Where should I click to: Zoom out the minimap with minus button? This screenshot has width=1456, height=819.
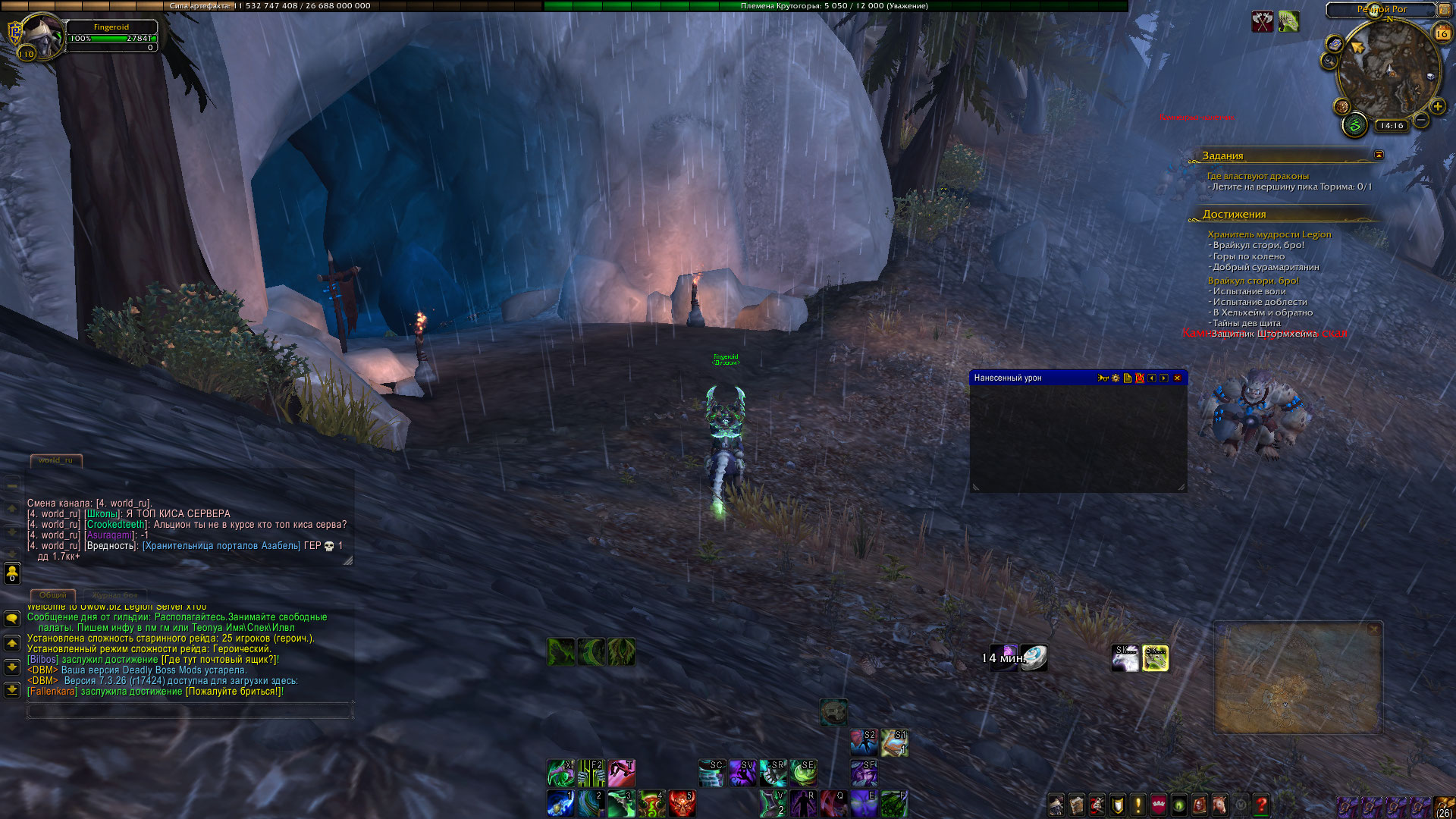pyautogui.click(x=1421, y=120)
